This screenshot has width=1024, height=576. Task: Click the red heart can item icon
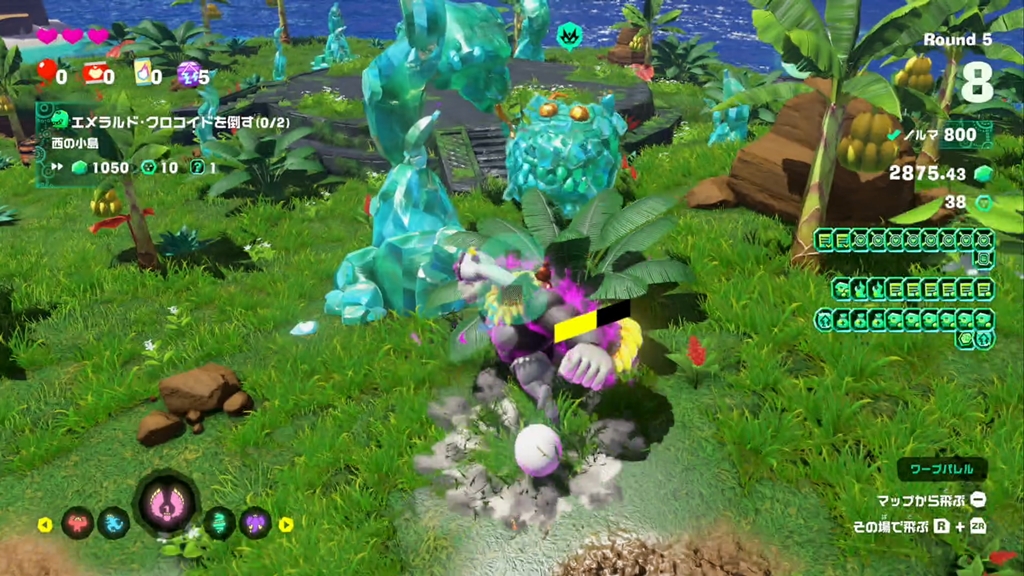94,72
